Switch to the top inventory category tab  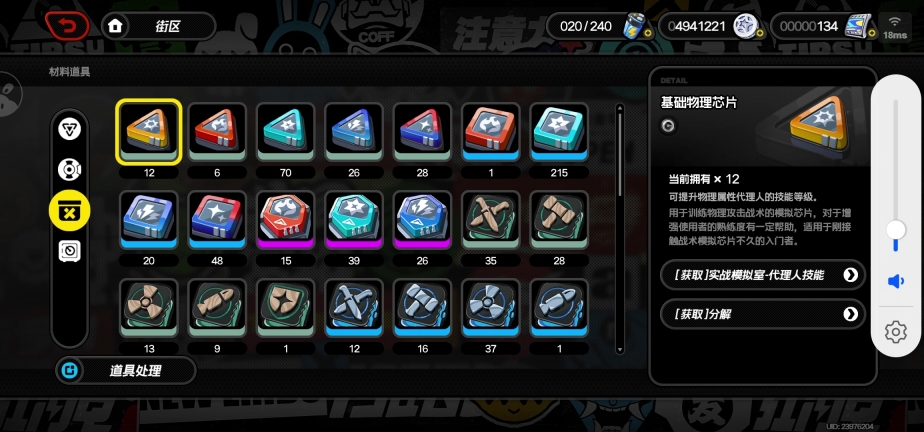69,129
